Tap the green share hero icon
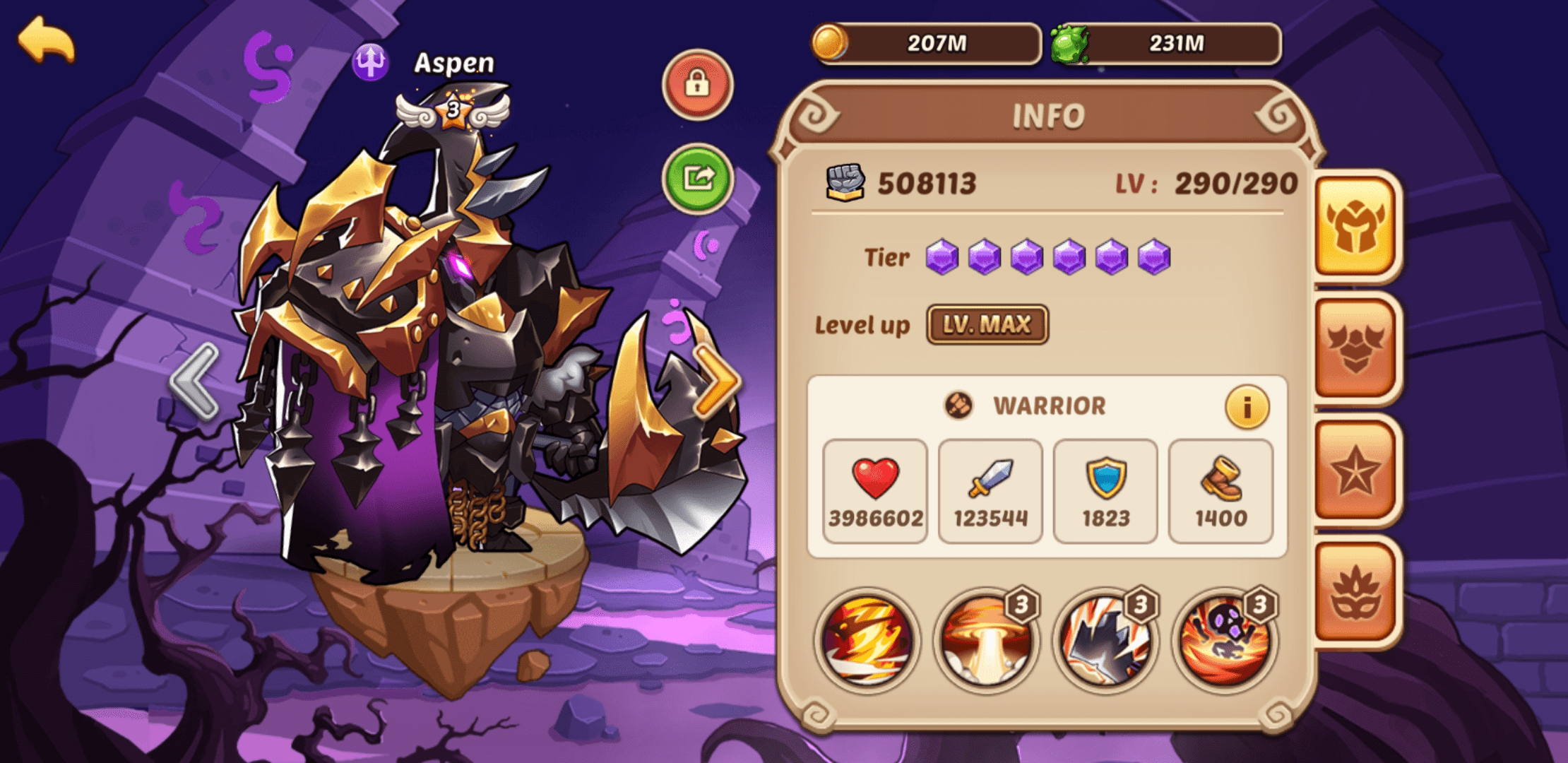Screen dimensions: 1568x763 (x=698, y=177)
